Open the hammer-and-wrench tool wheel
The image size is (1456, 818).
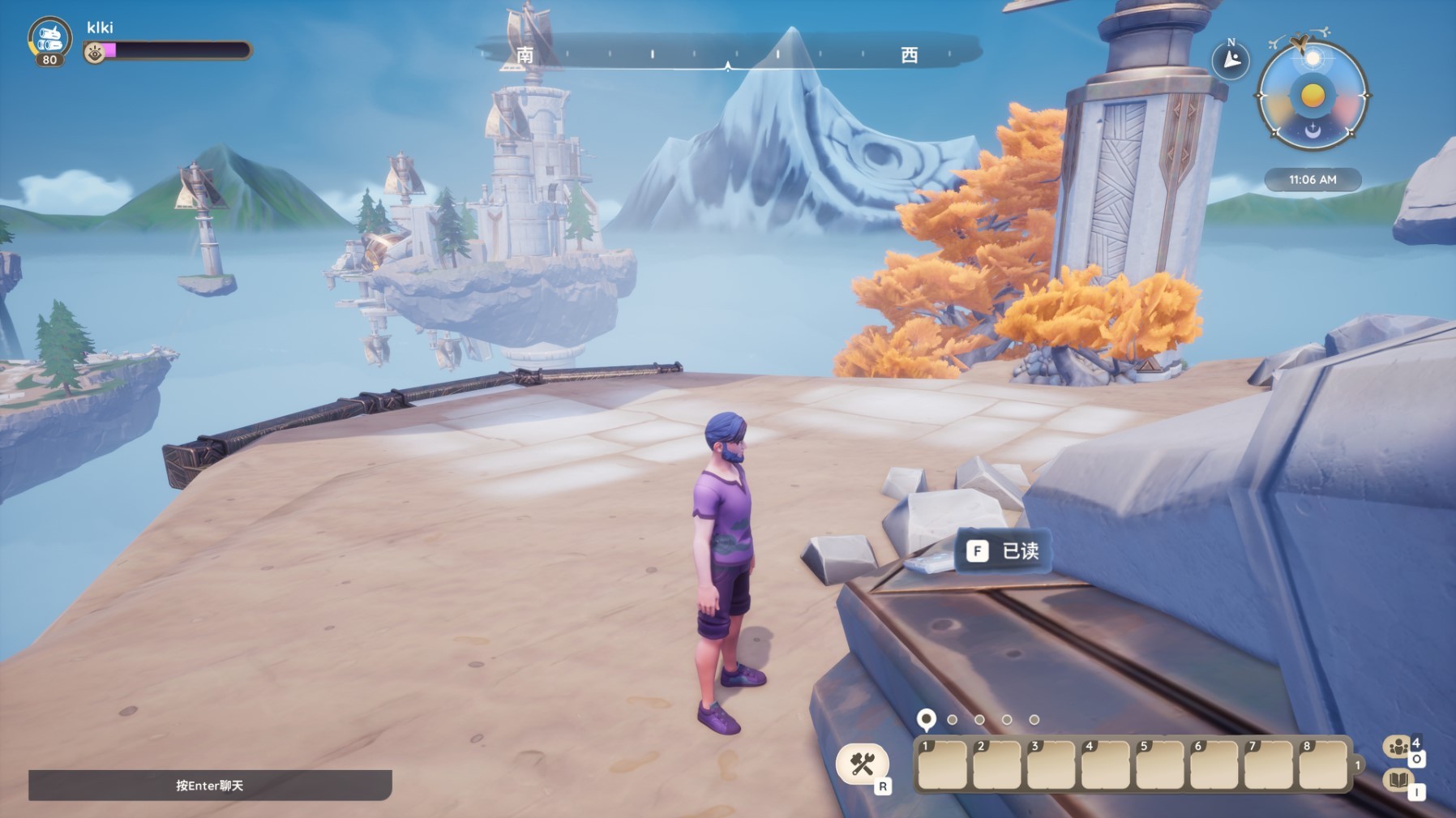click(862, 764)
